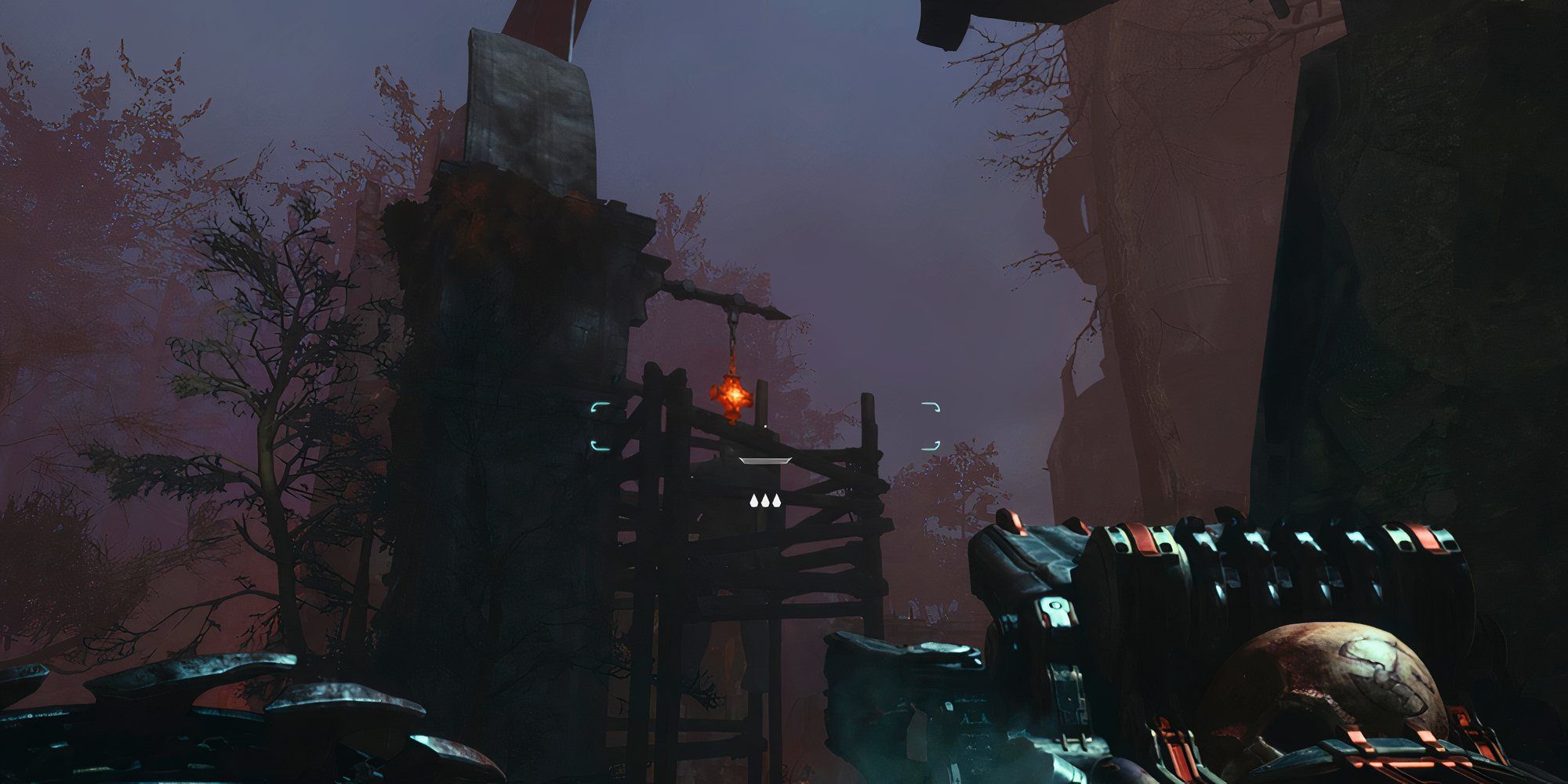The width and height of the screenshot is (1568, 784).
Task: Click the small white dot above the reticle
Action: [x=765, y=426]
